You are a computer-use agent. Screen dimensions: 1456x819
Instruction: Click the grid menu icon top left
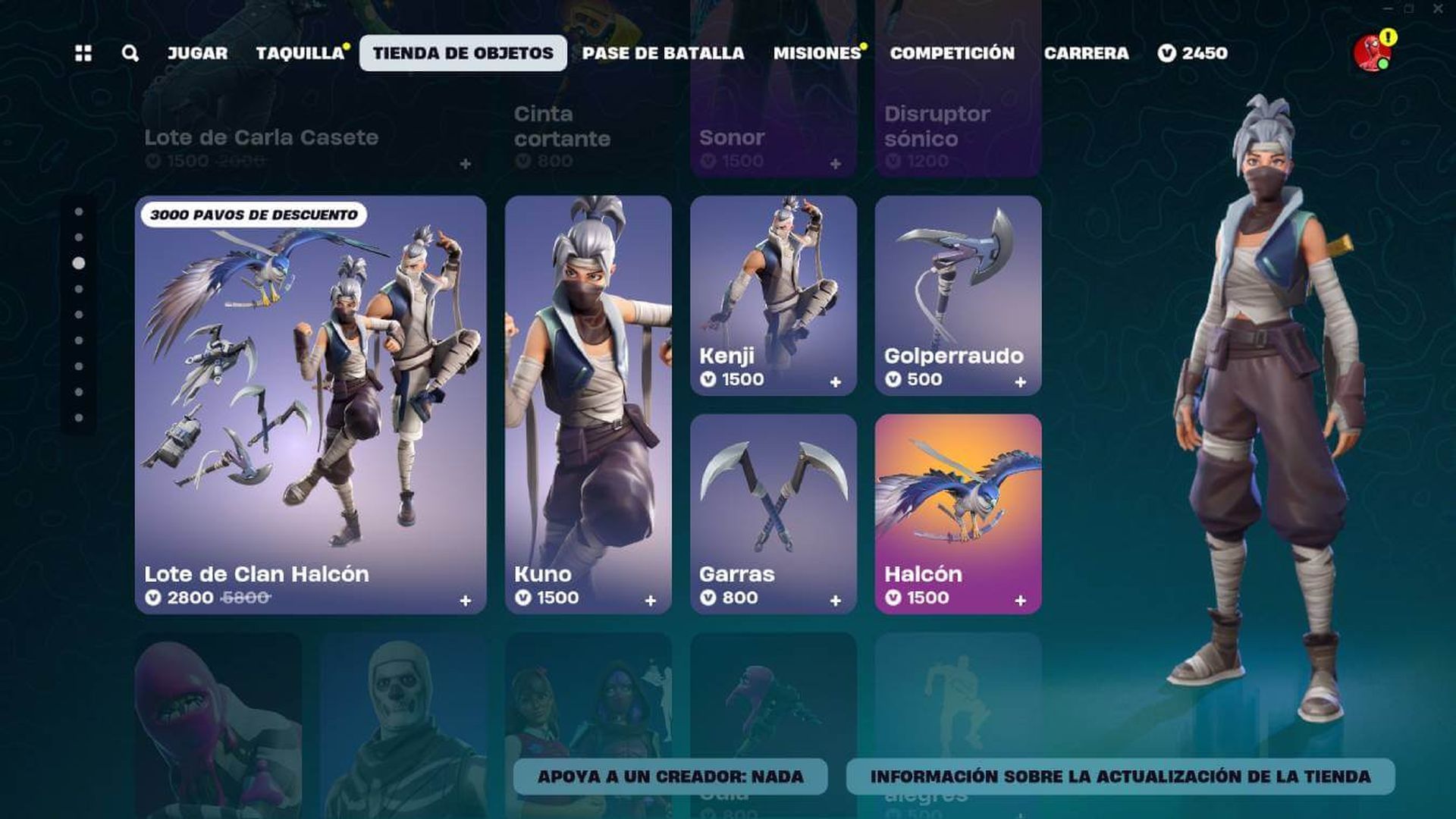pos(85,53)
